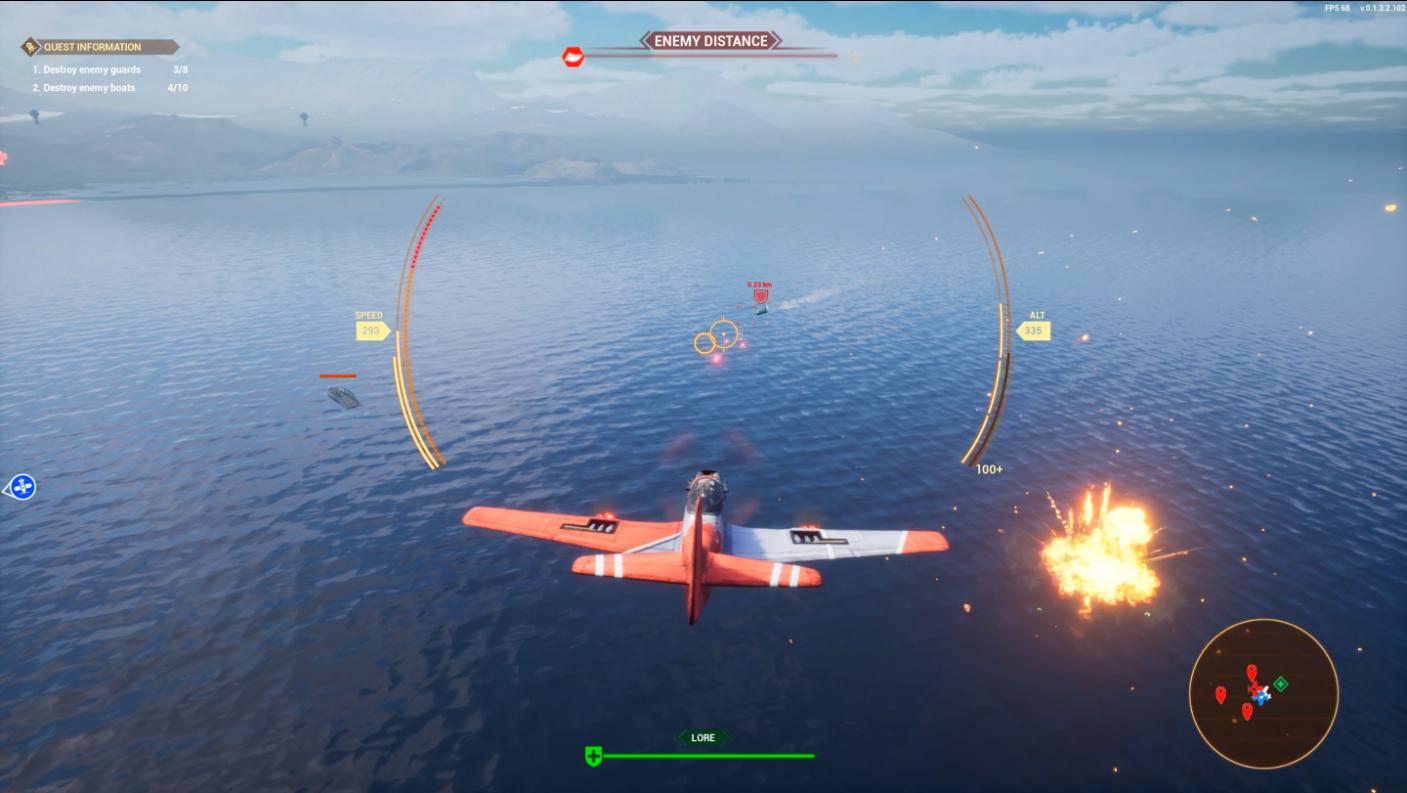Click the green diamond marker on the minimap
The width and height of the screenshot is (1407, 793).
coord(1280,684)
